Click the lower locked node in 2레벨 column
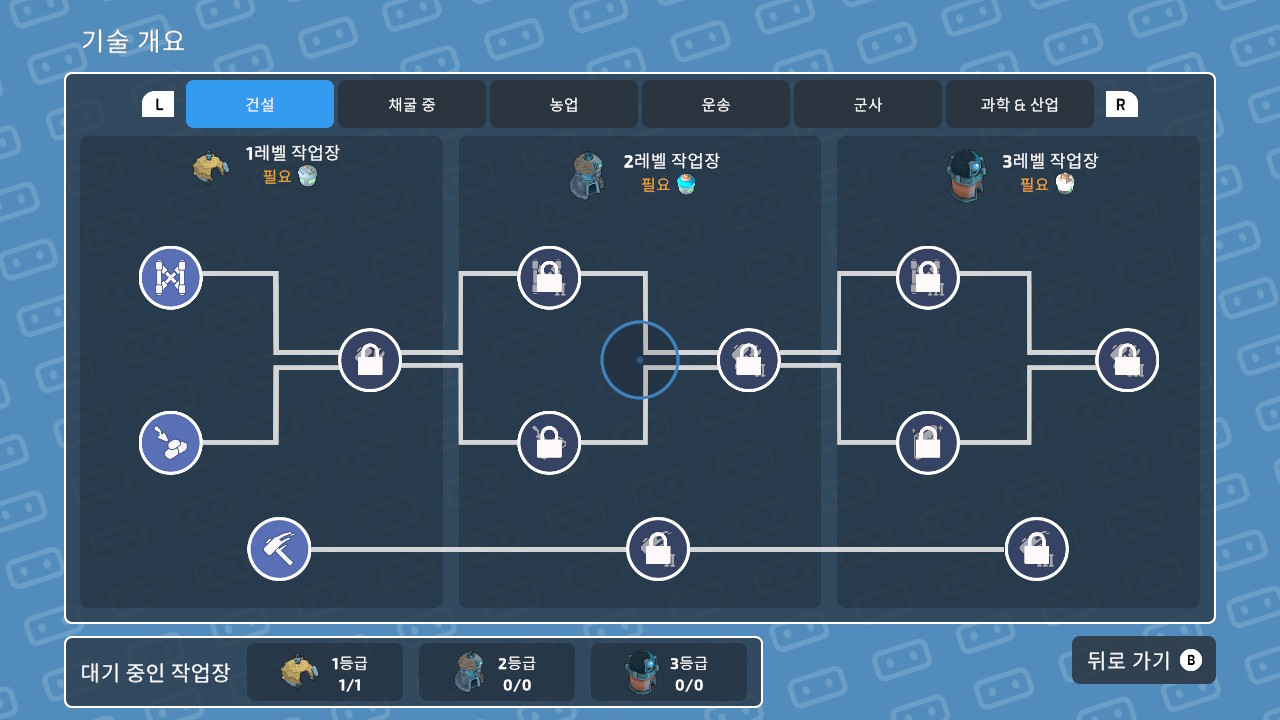The height and width of the screenshot is (720, 1280). coord(548,442)
